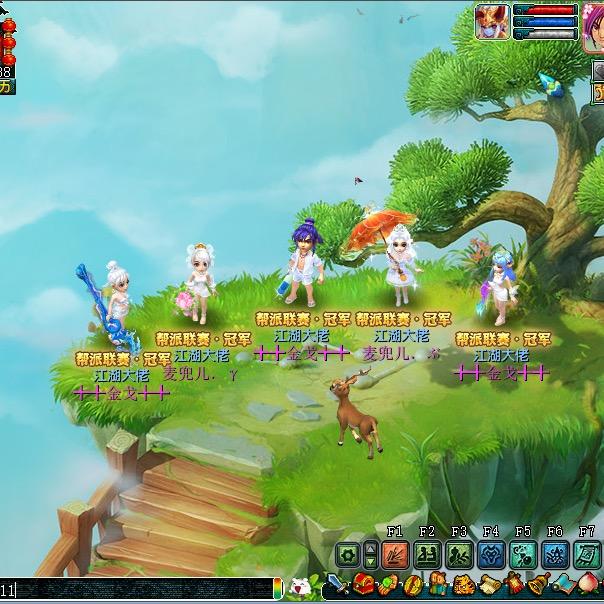Use the blue F6 skill

coord(555,555)
